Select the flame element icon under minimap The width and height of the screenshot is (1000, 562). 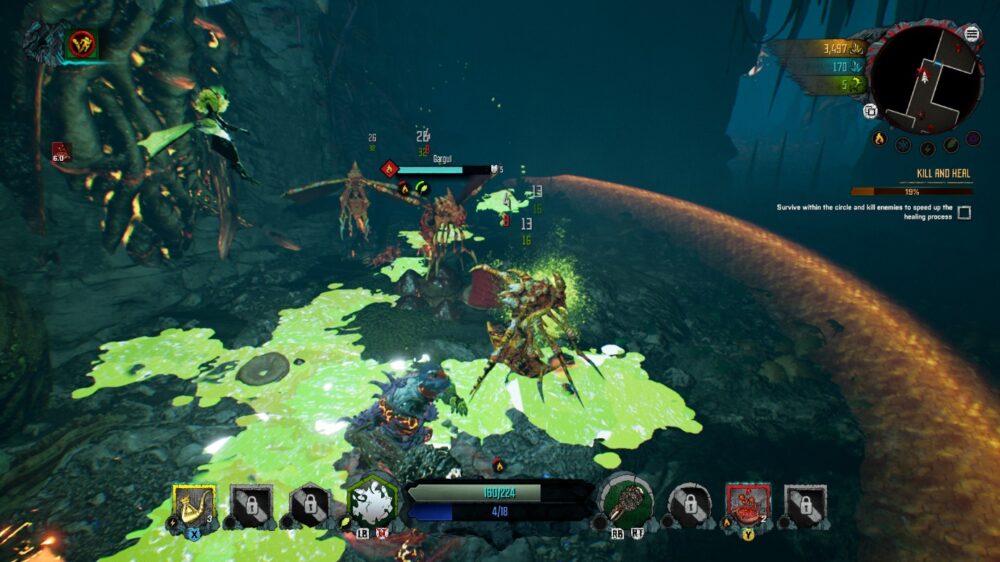pyautogui.click(x=880, y=139)
